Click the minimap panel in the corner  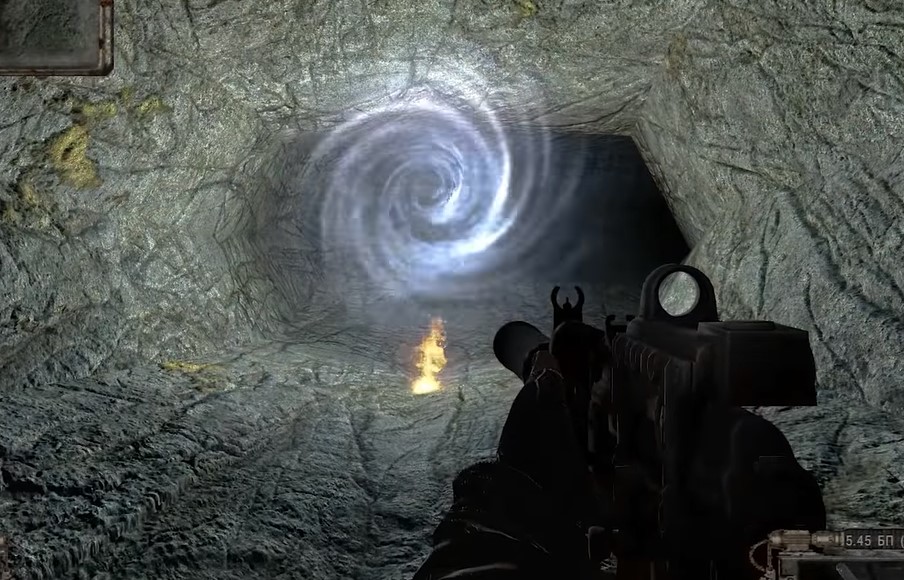coord(54,34)
